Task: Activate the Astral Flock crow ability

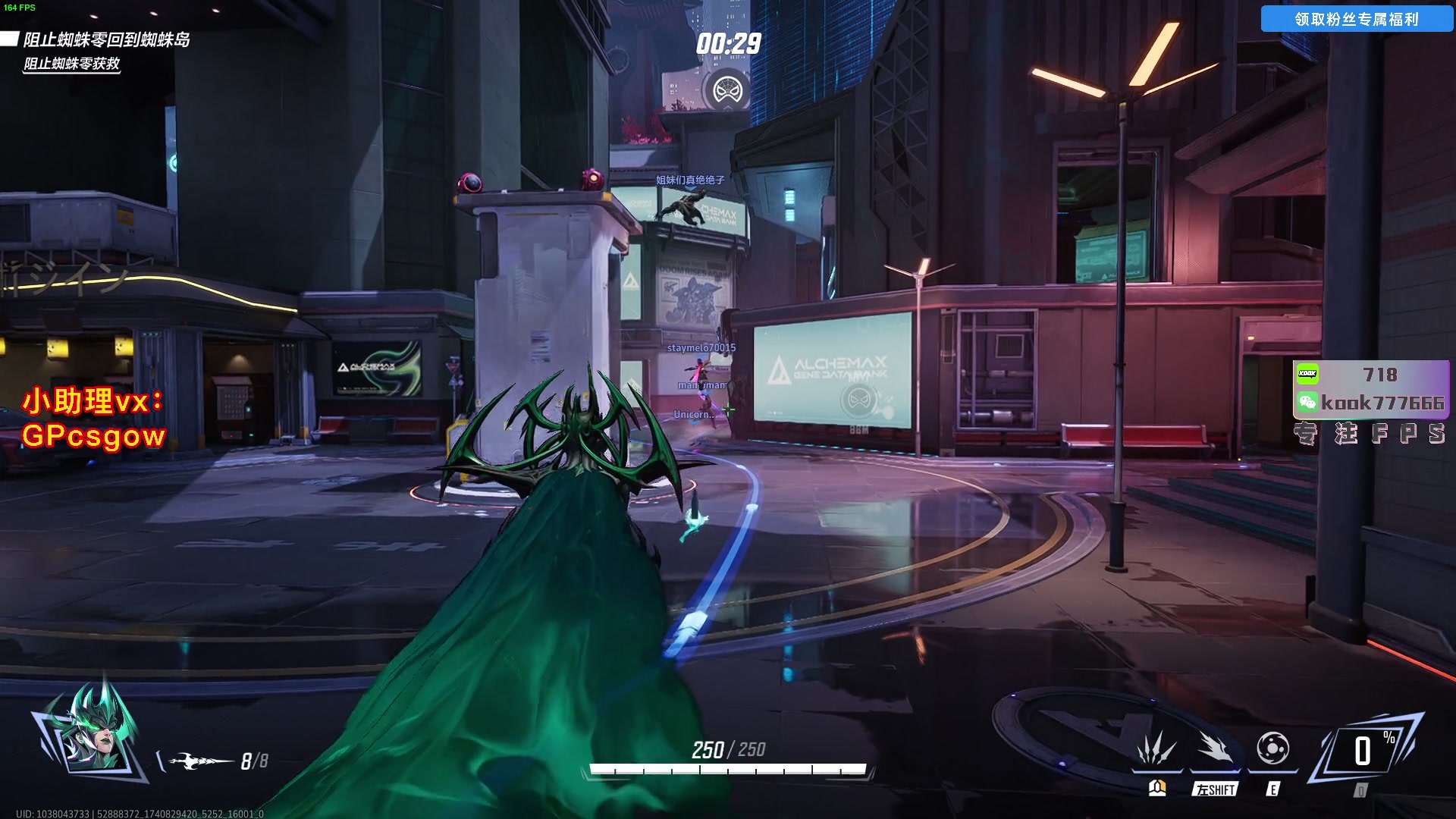Action: point(1215,750)
